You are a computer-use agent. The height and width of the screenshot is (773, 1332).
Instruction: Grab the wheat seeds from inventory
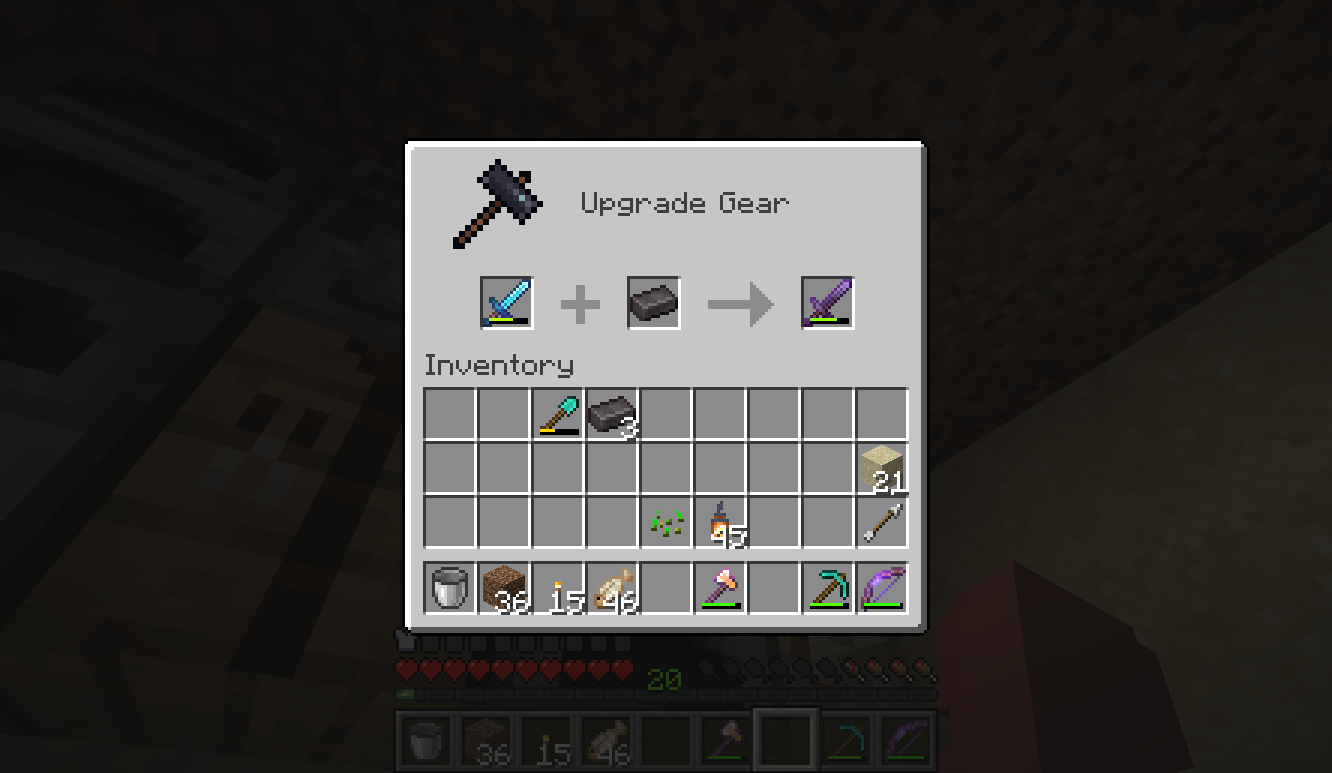tap(668, 522)
